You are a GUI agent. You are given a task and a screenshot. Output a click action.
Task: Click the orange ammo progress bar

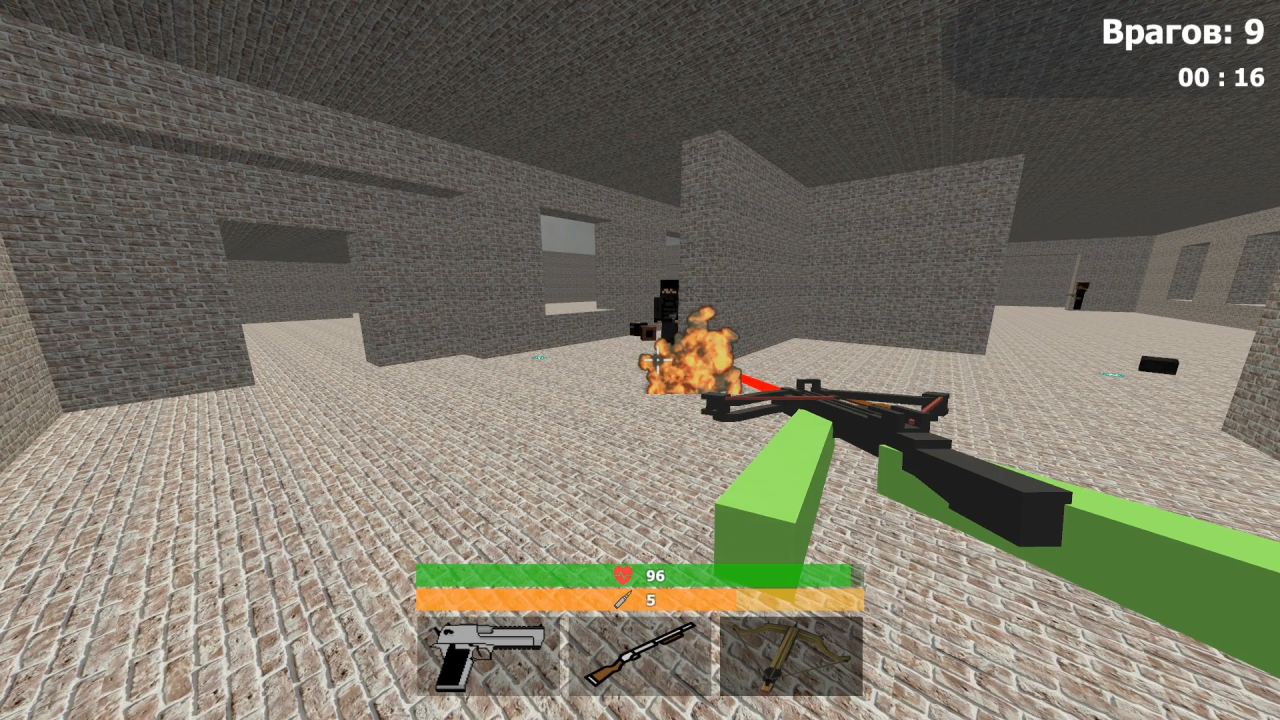500,598
